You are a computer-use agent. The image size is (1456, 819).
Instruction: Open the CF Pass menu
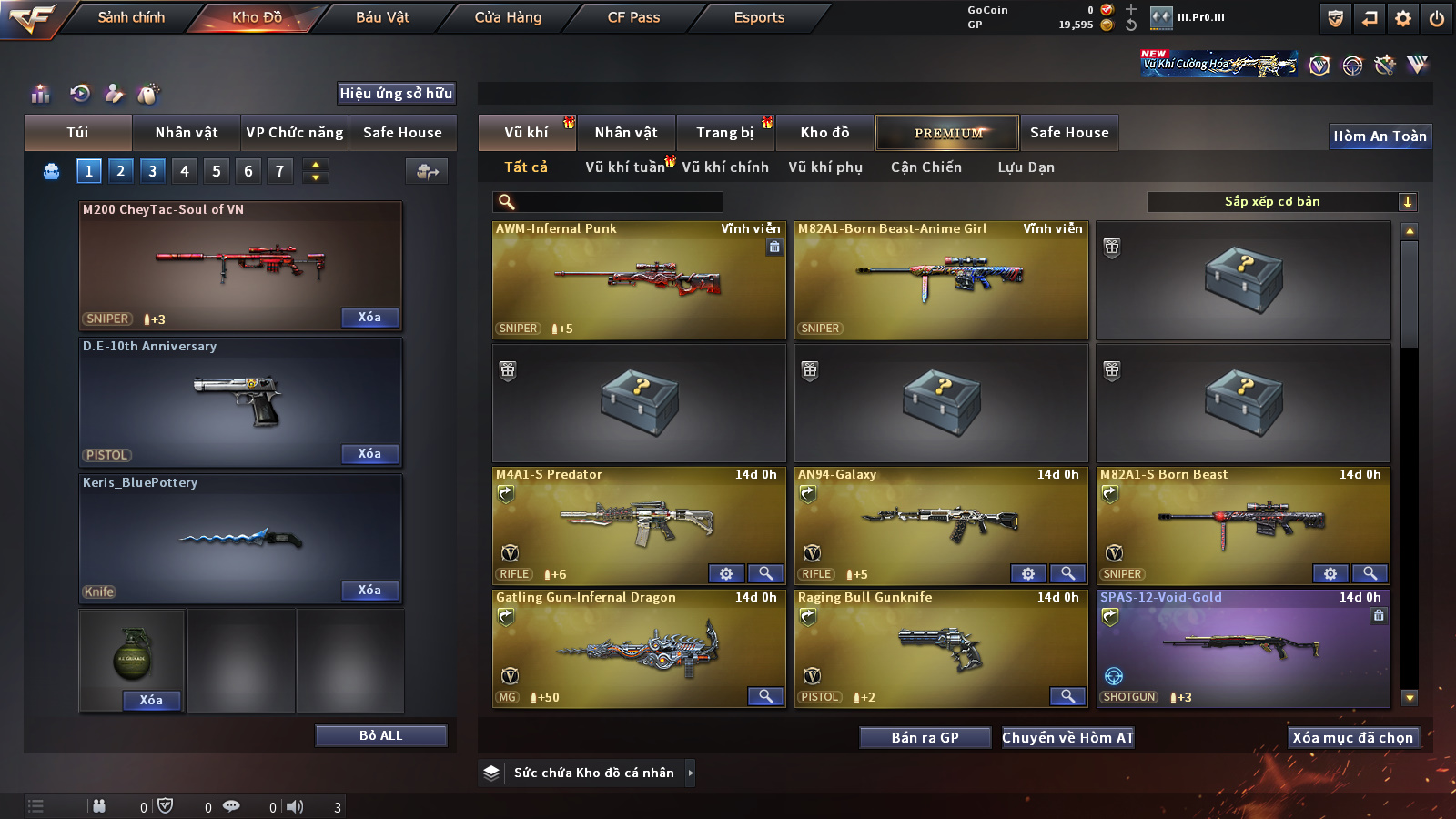[x=633, y=17]
